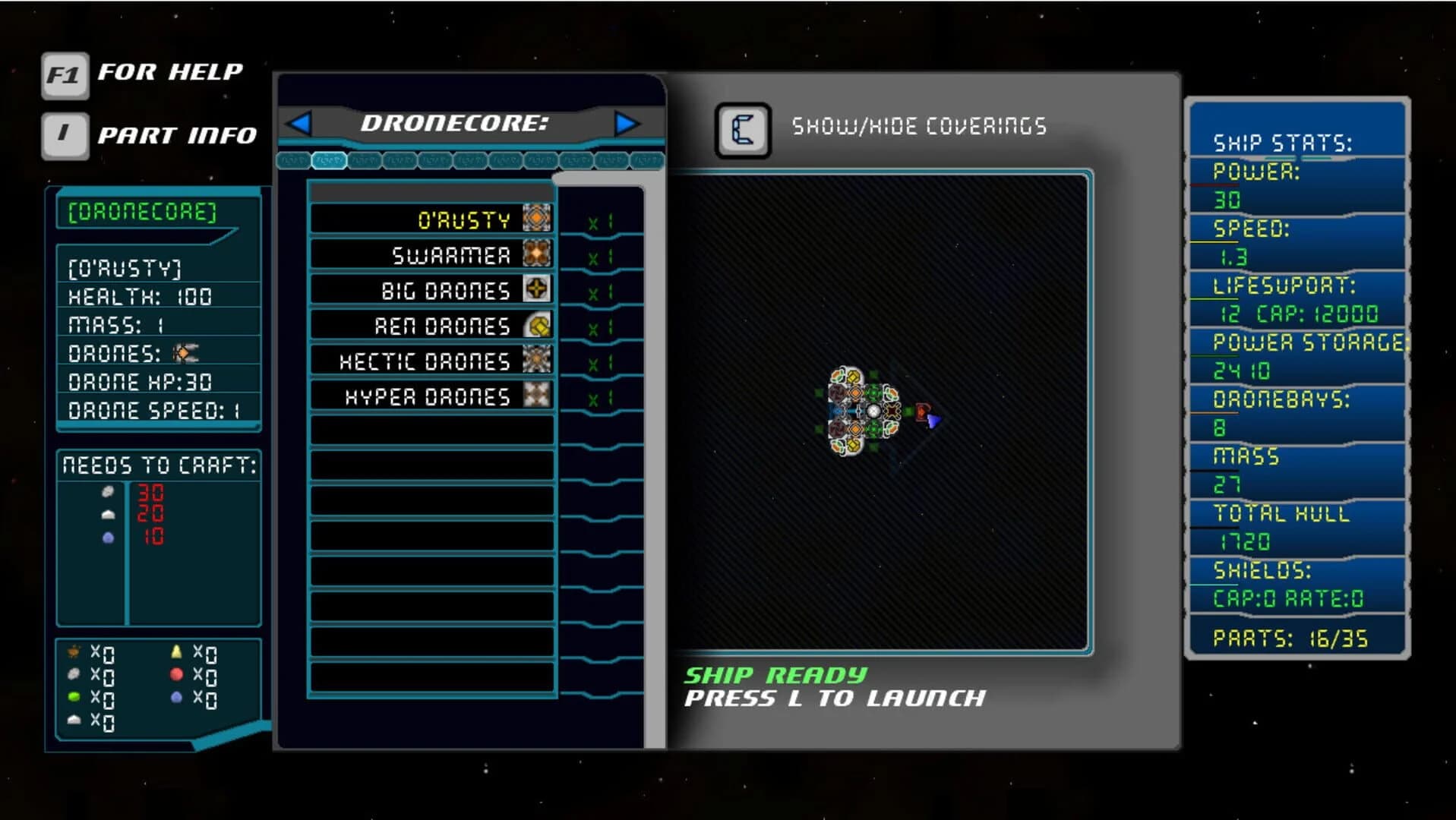Click the C show/hide coverings button
The height and width of the screenshot is (820, 1456).
(x=742, y=131)
